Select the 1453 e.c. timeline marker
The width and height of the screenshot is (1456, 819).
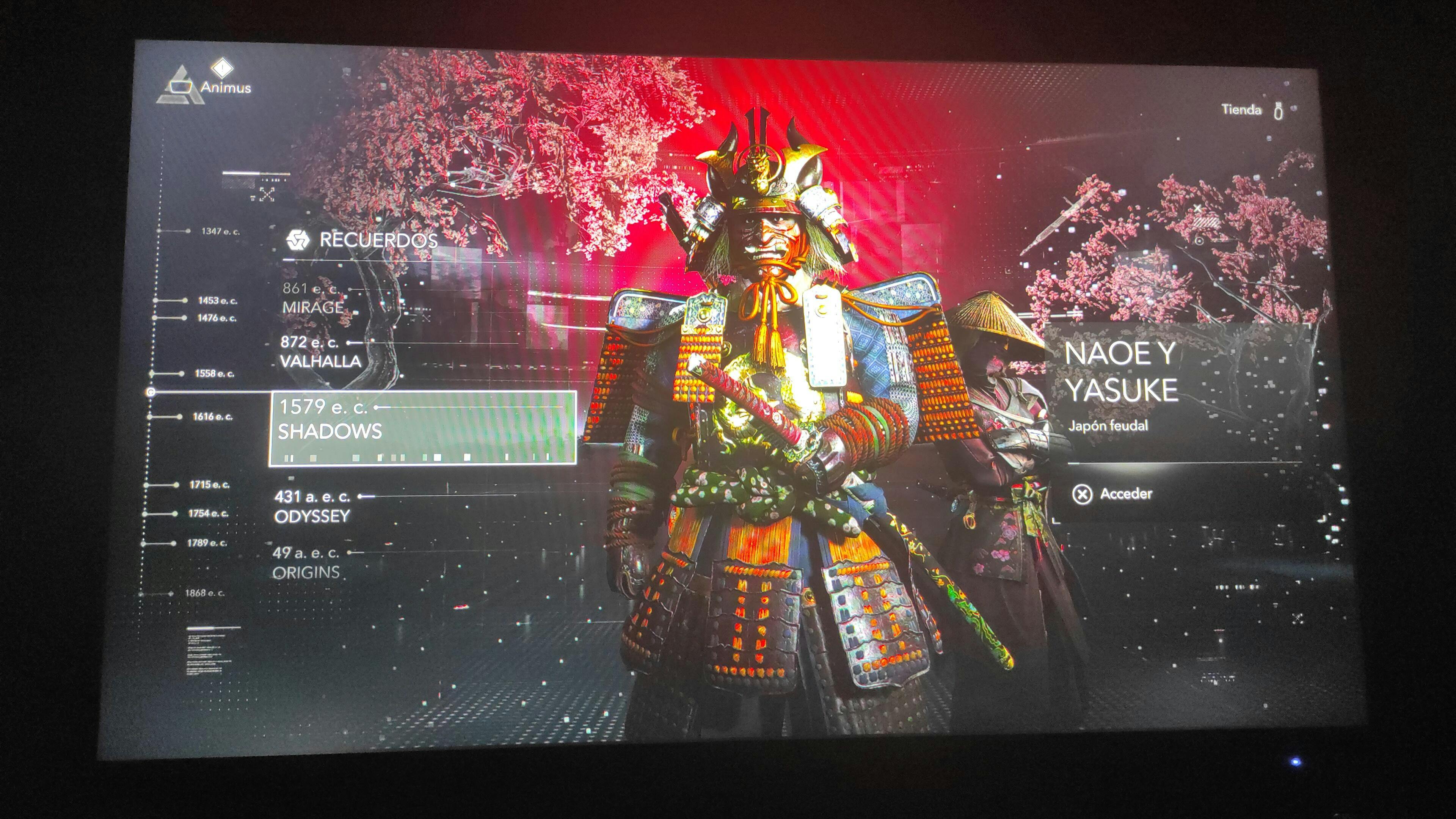tap(217, 301)
